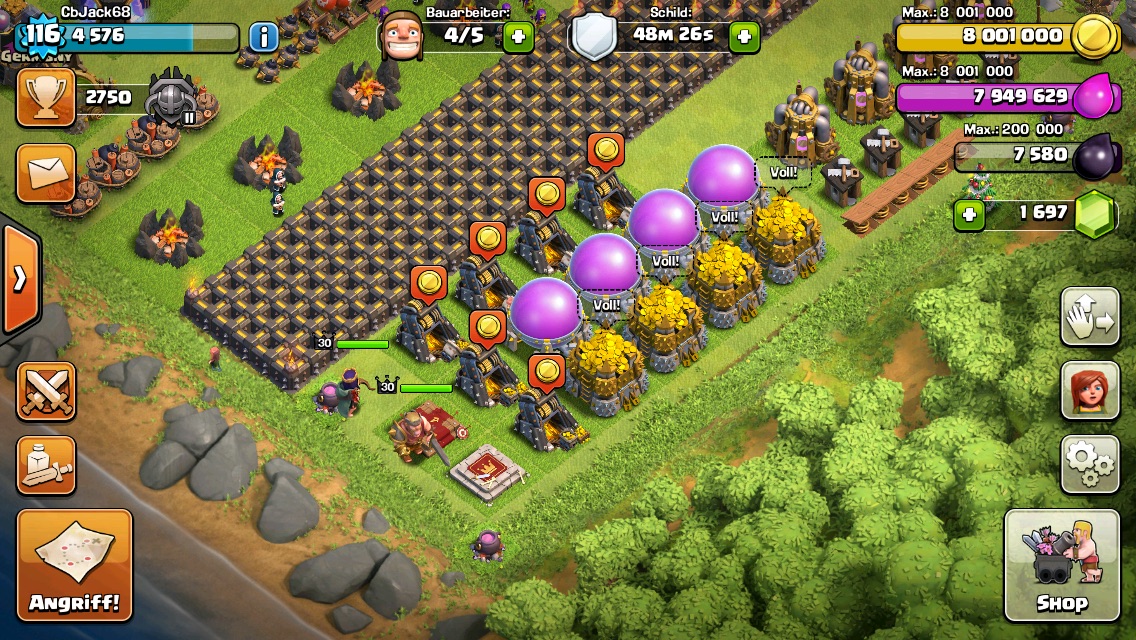Open the mail inbox envelope

[46, 172]
